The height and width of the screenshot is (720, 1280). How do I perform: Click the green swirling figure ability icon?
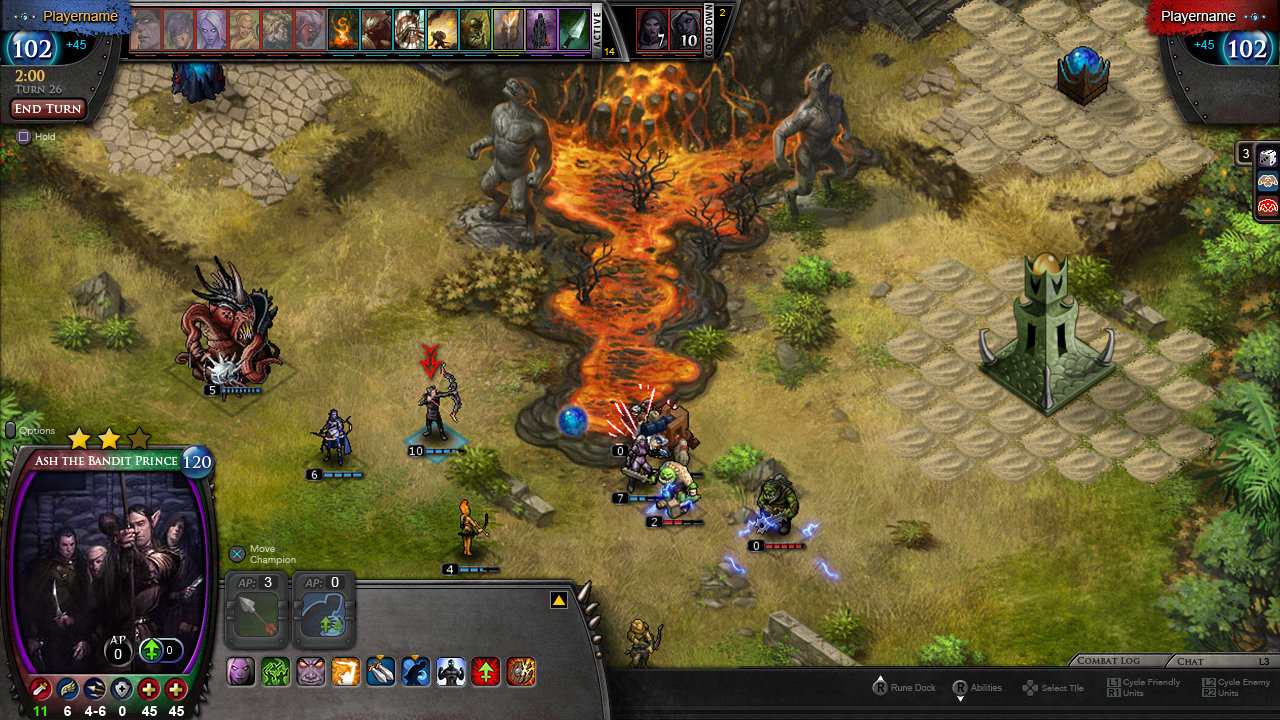tap(276, 671)
